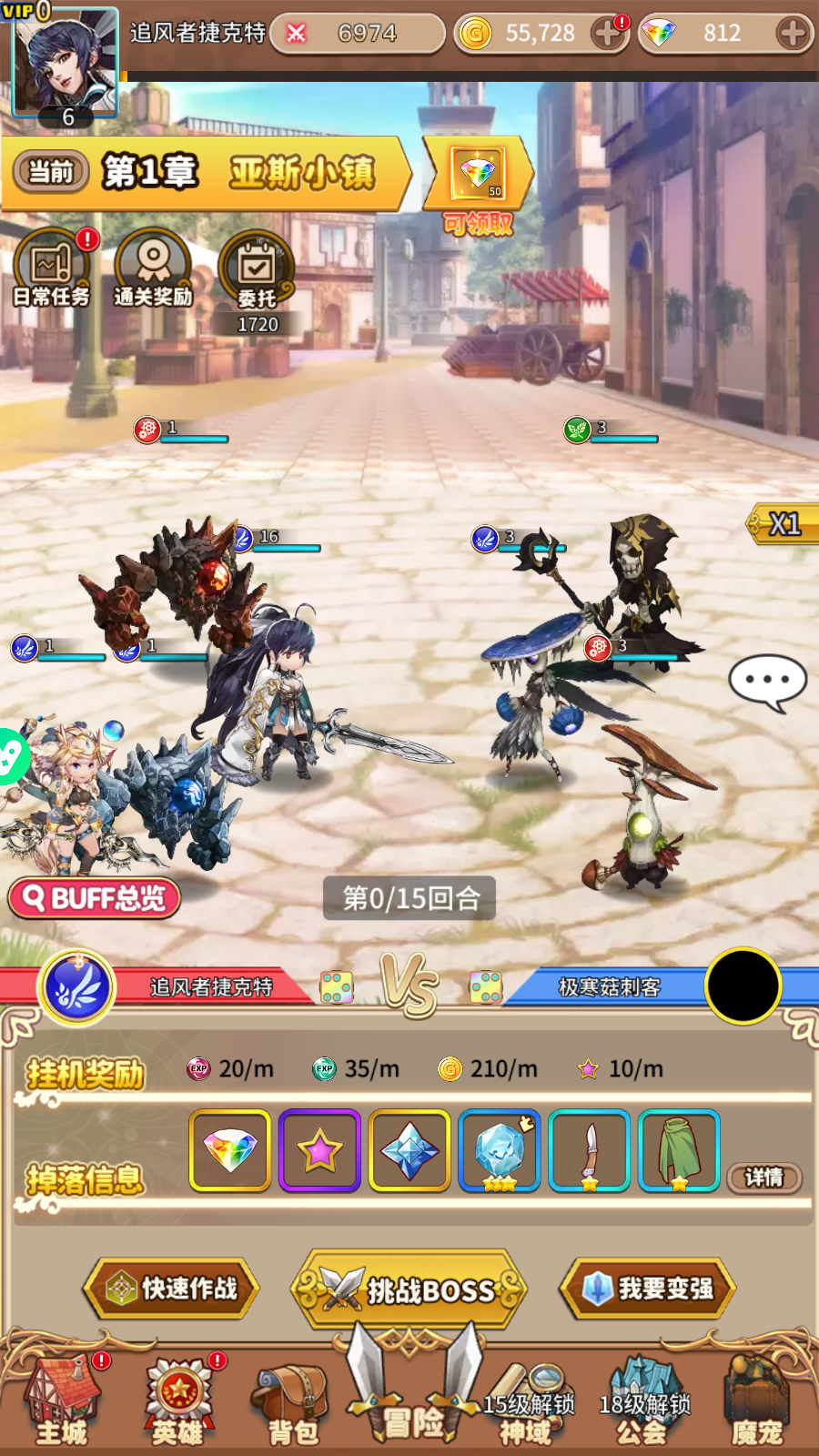819x1456 pixels.
Task: Switch to the heroes (英雄) tab
Action: (x=178, y=1401)
